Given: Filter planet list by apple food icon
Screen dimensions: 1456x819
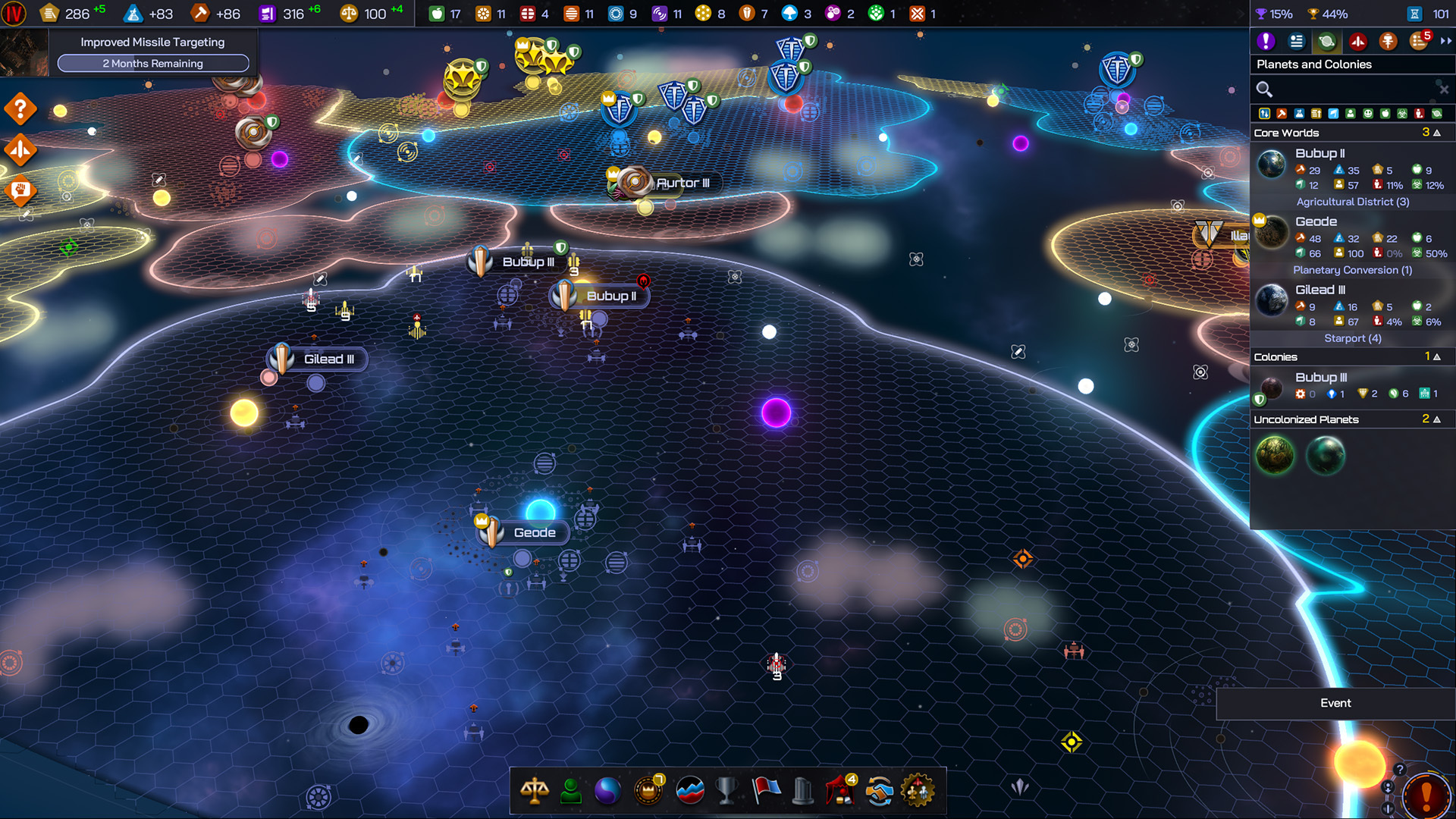Looking at the screenshot, I should coord(1385,114).
